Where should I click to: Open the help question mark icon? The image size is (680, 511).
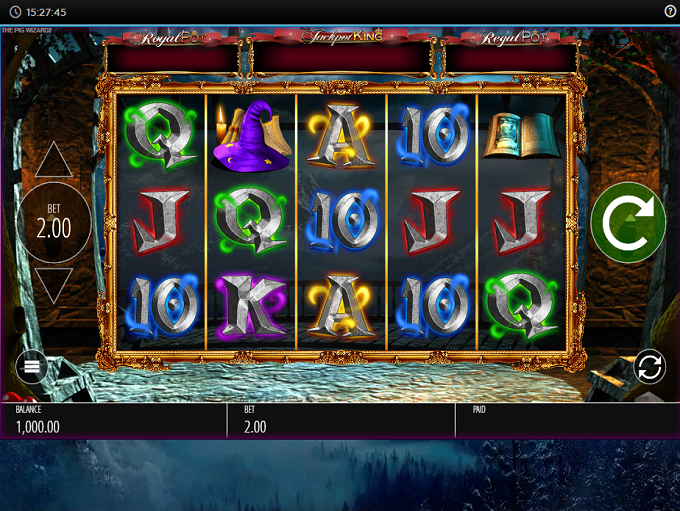tap(670, 11)
